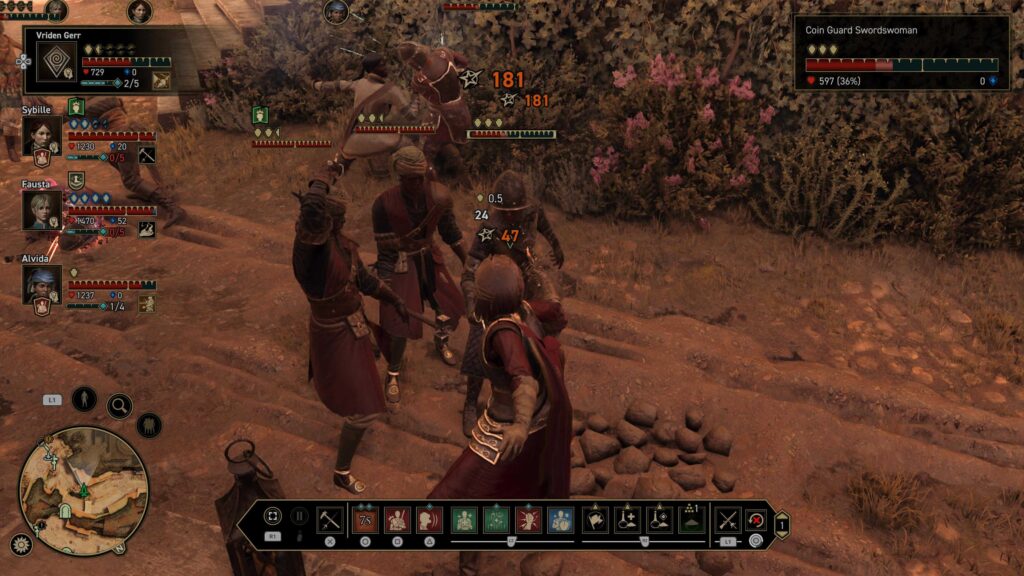Screen dimensions: 1024x576
Task: Click the single character silhouette icon
Action: tap(84, 399)
